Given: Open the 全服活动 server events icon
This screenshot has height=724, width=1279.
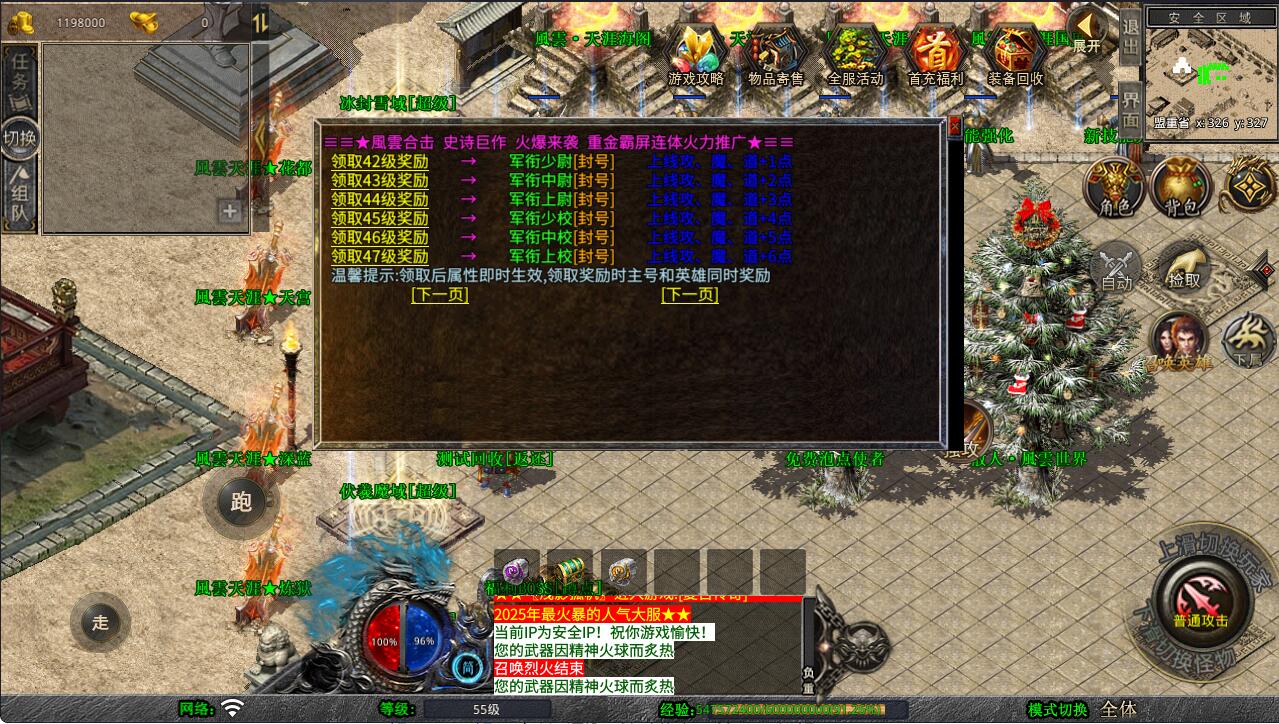Looking at the screenshot, I should point(856,55).
